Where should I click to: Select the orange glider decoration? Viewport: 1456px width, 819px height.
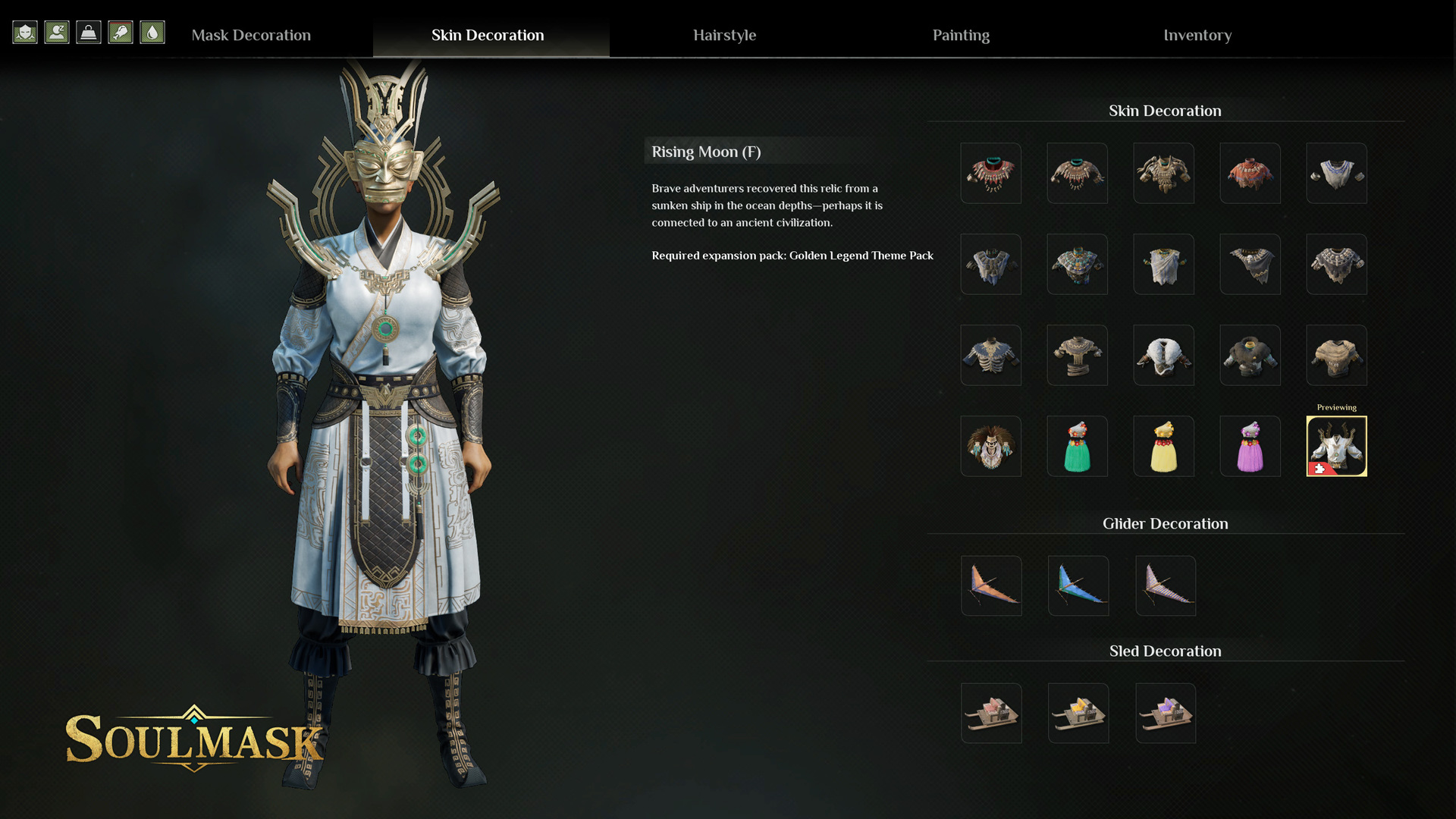[x=991, y=585]
